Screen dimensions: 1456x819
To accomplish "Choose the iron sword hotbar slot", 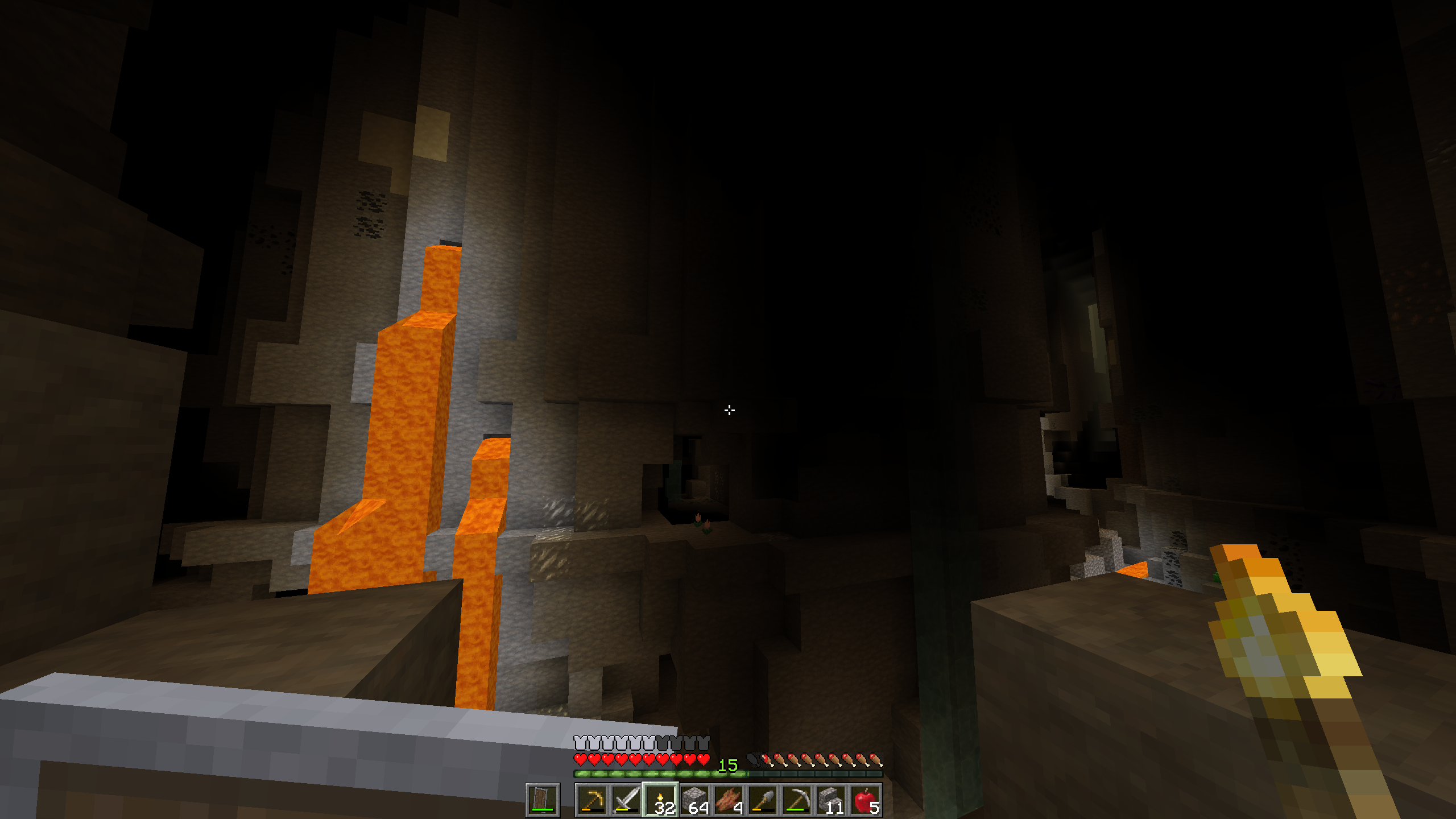I will pyautogui.click(x=626, y=800).
